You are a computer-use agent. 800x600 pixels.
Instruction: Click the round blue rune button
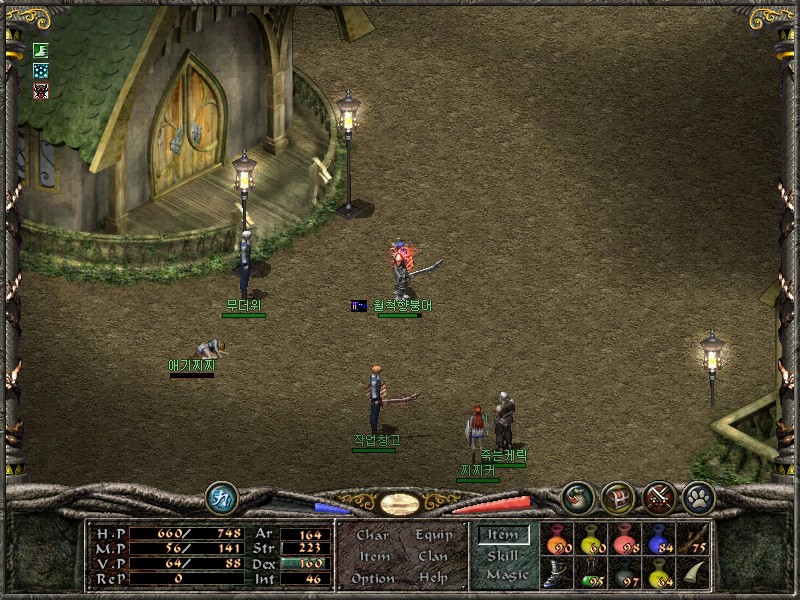point(221,497)
